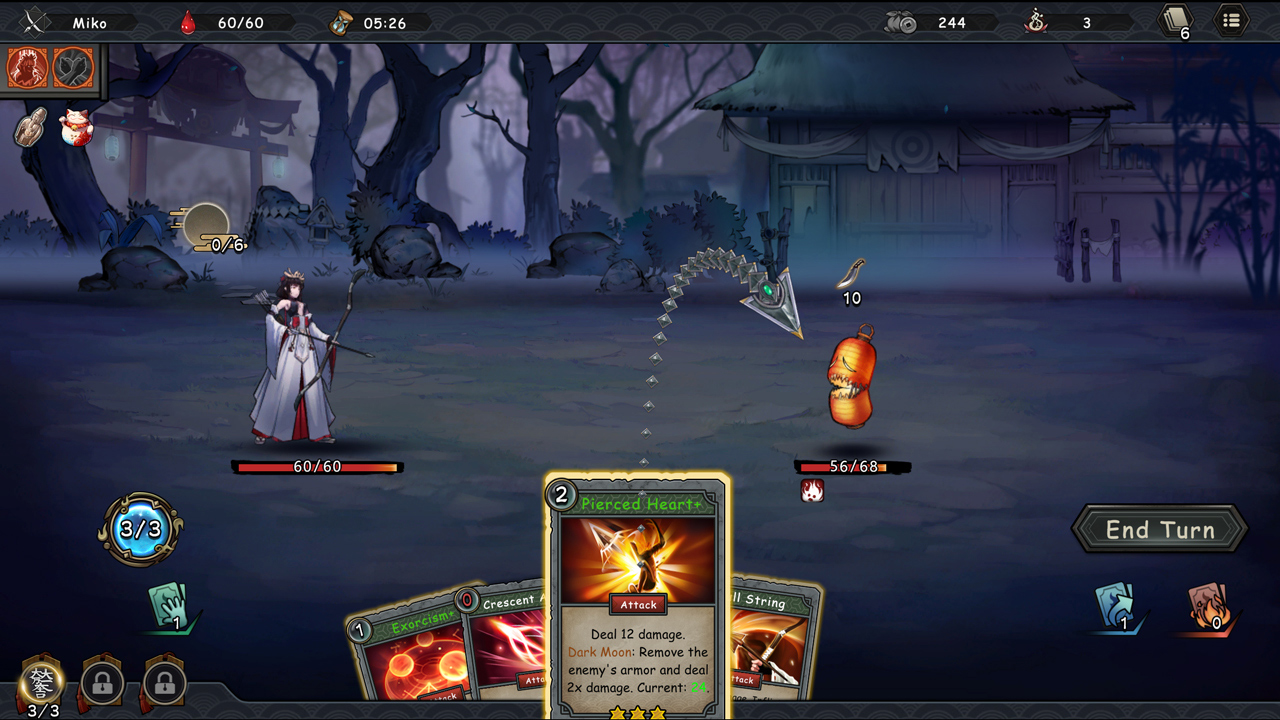1280x720 pixels.
Task: Click the Buddha statue relic
Action: [x=30, y=128]
